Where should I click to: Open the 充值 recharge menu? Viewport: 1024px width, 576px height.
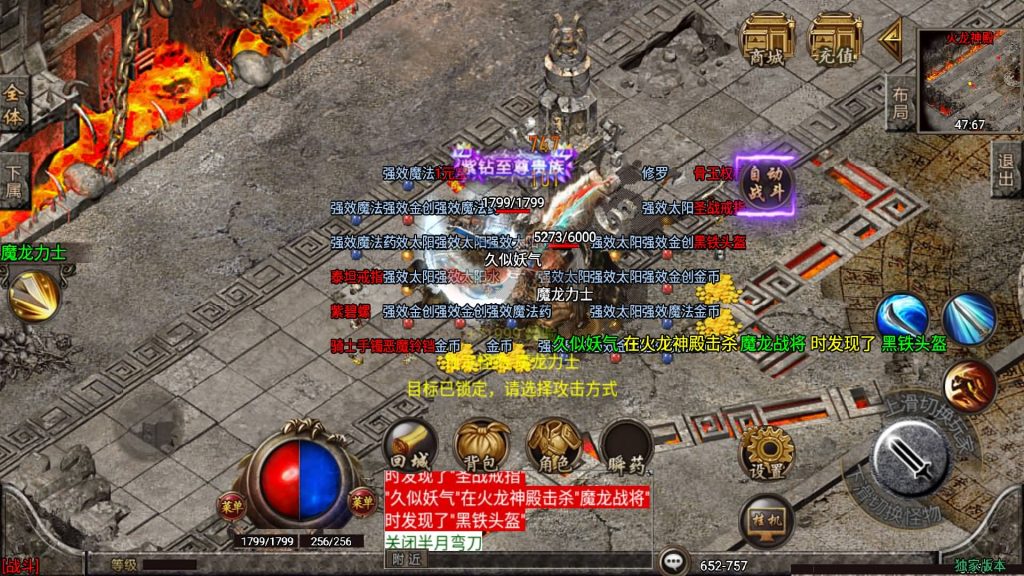click(835, 40)
